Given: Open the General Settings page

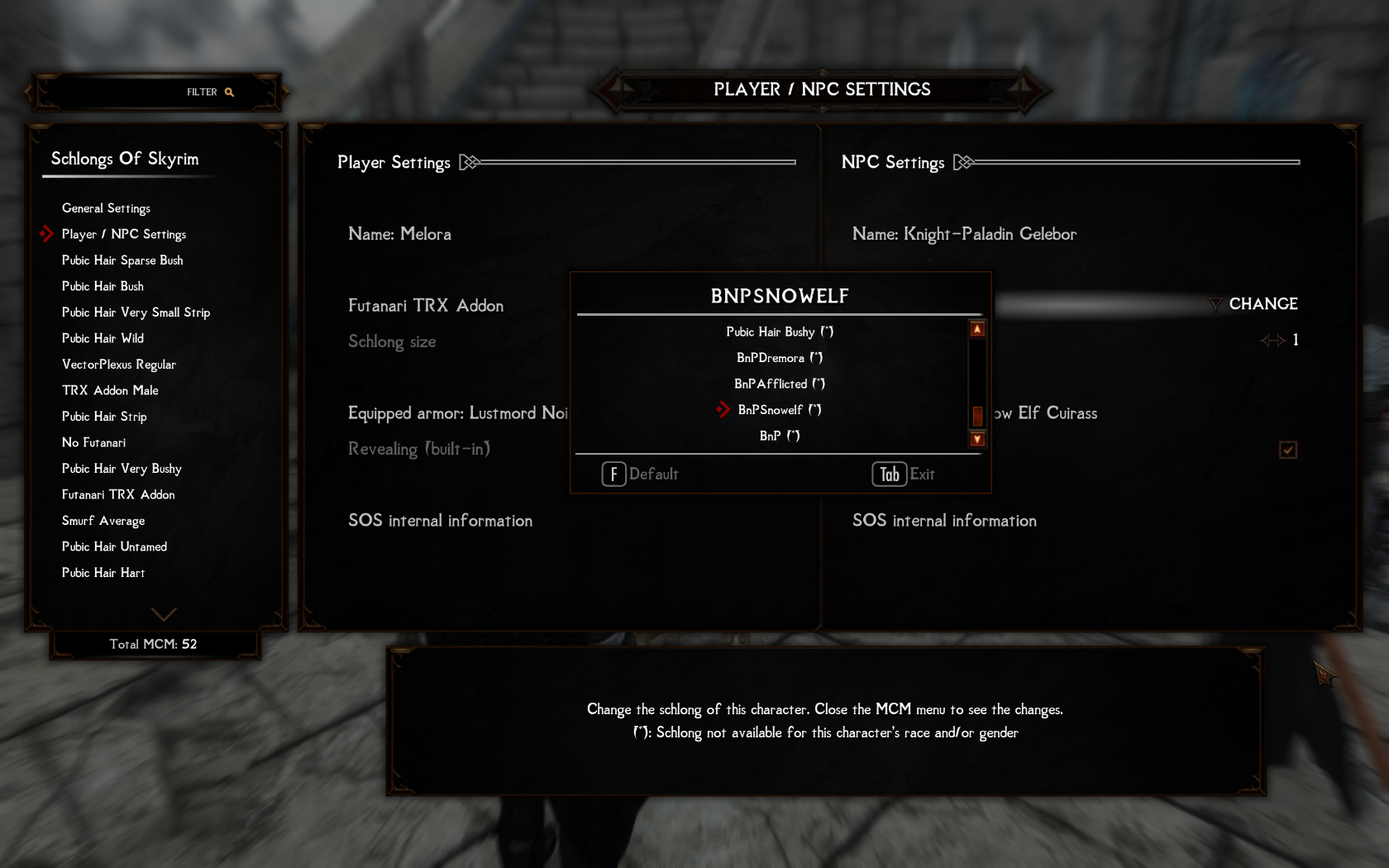Looking at the screenshot, I should click(x=106, y=208).
